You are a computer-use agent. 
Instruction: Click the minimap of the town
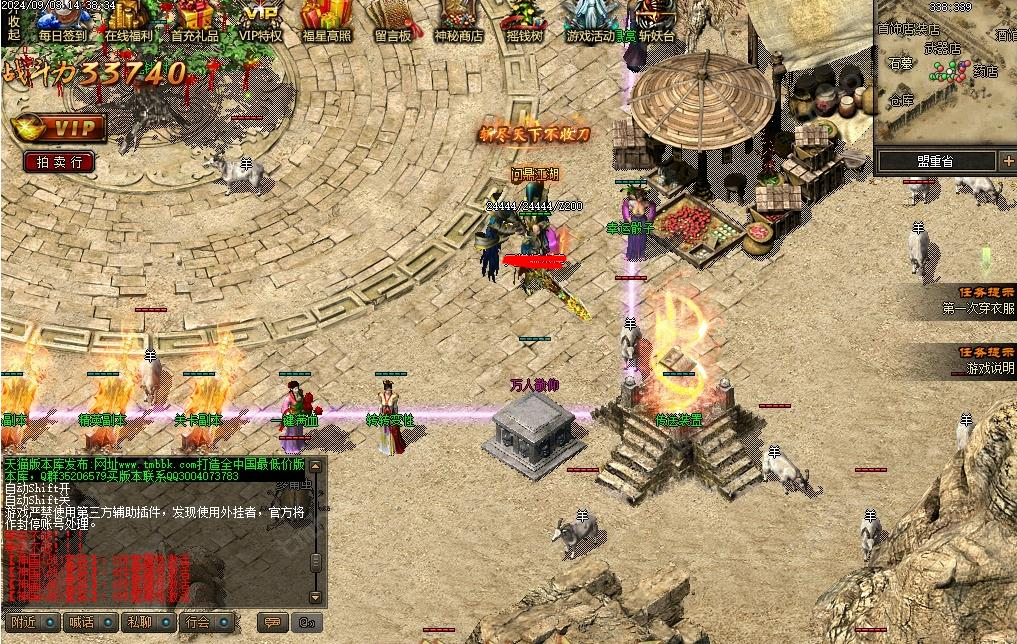tap(945, 75)
